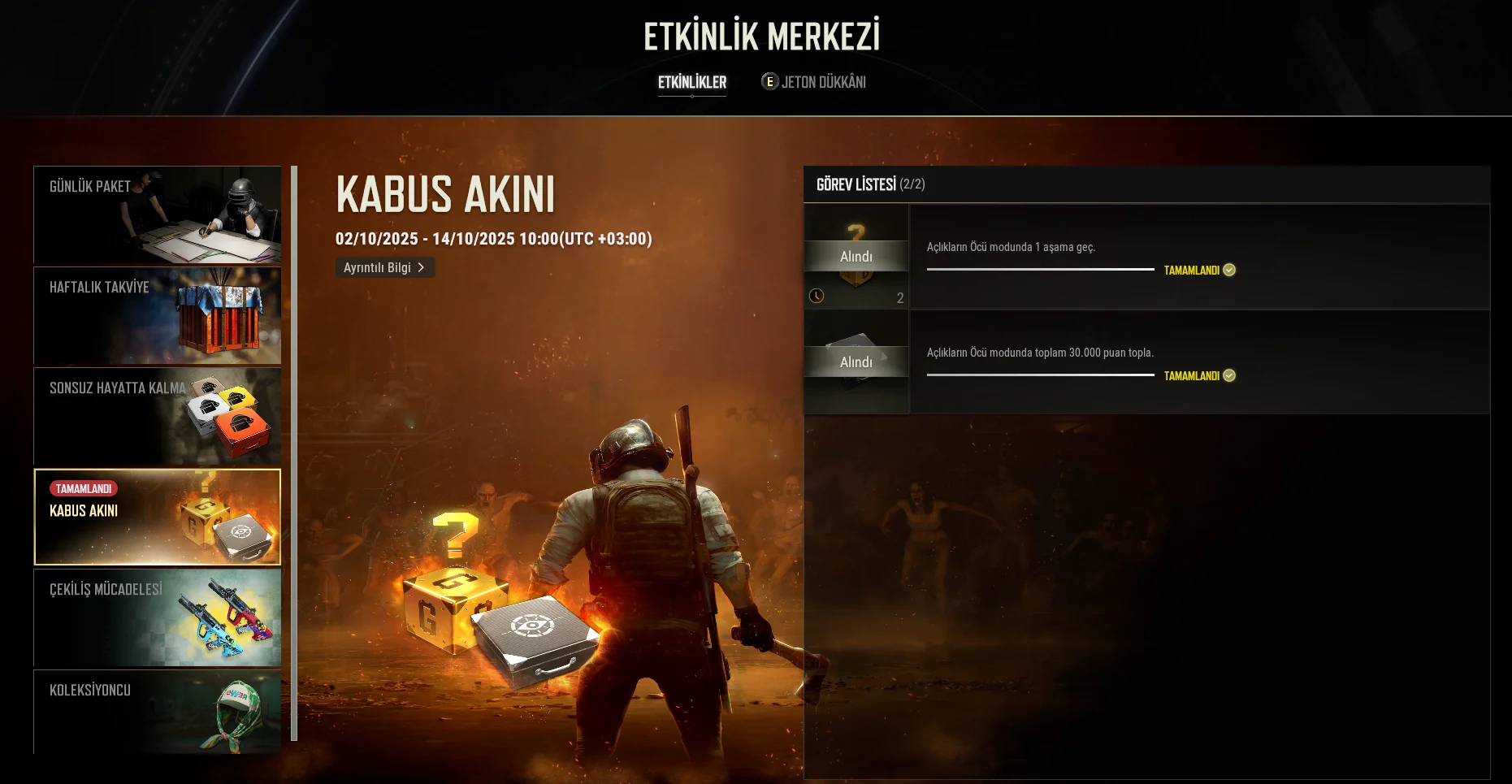Open the Haftalık Takviye event
Screen dimensions: 1512x784
pos(157,316)
